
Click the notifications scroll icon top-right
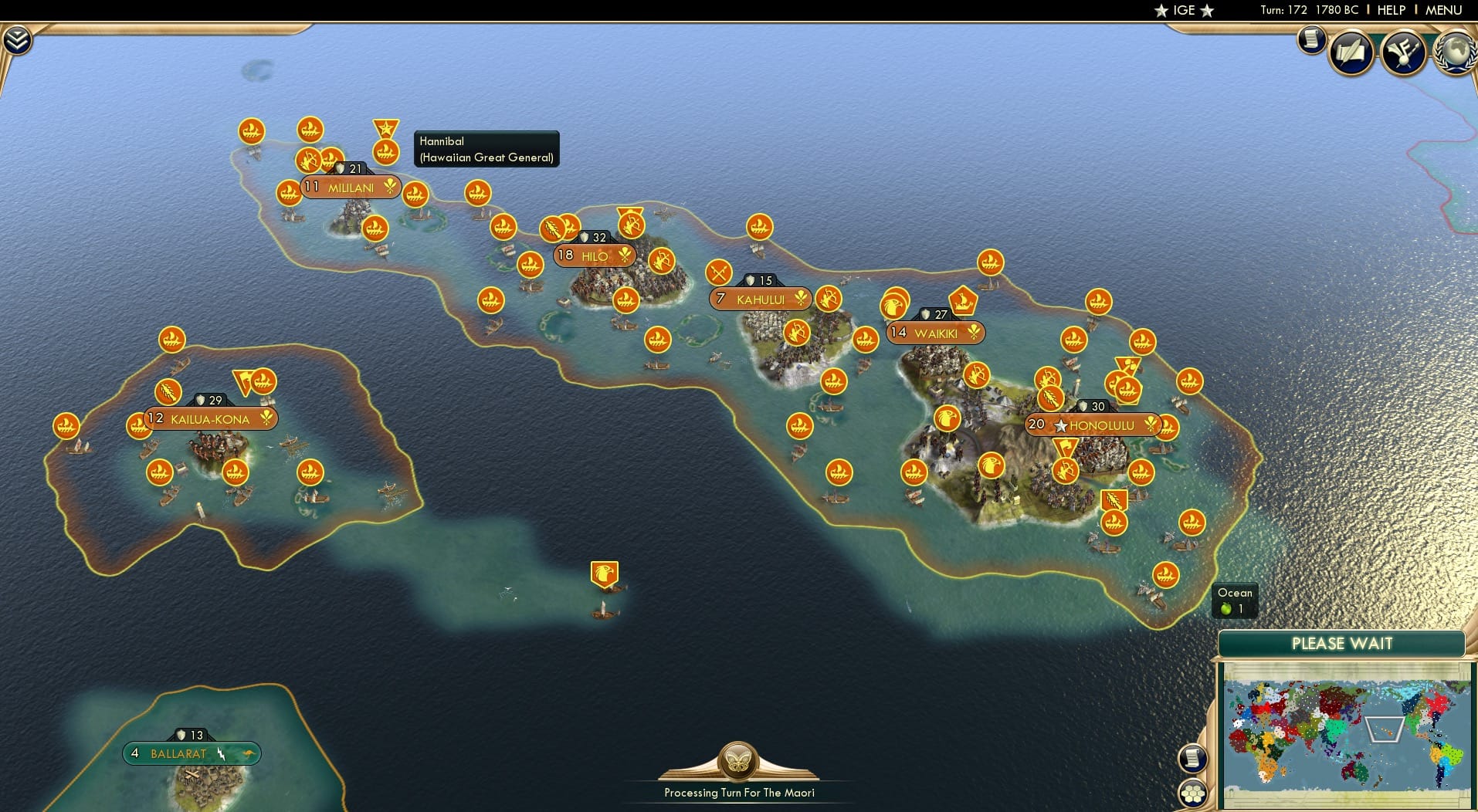(1311, 40)
